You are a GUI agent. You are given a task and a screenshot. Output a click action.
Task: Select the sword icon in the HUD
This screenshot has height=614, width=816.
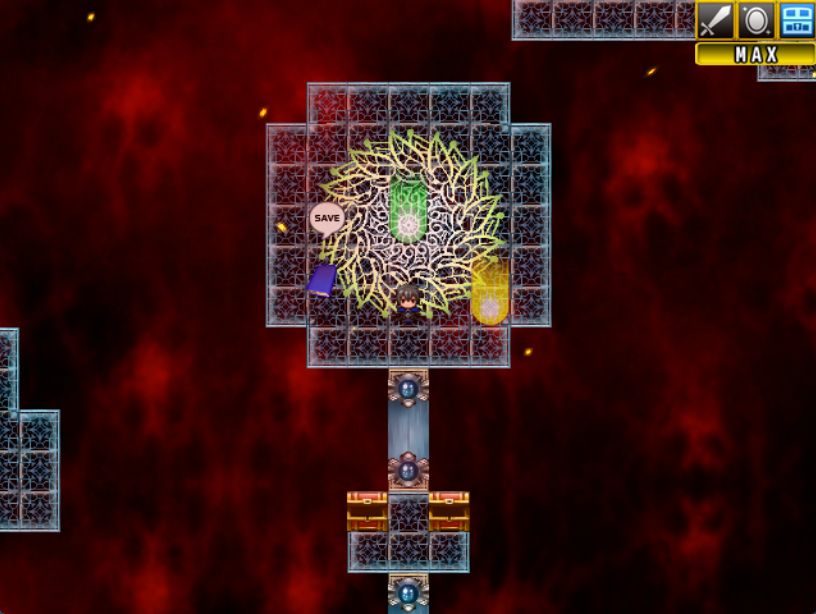[x=715, y=21]
